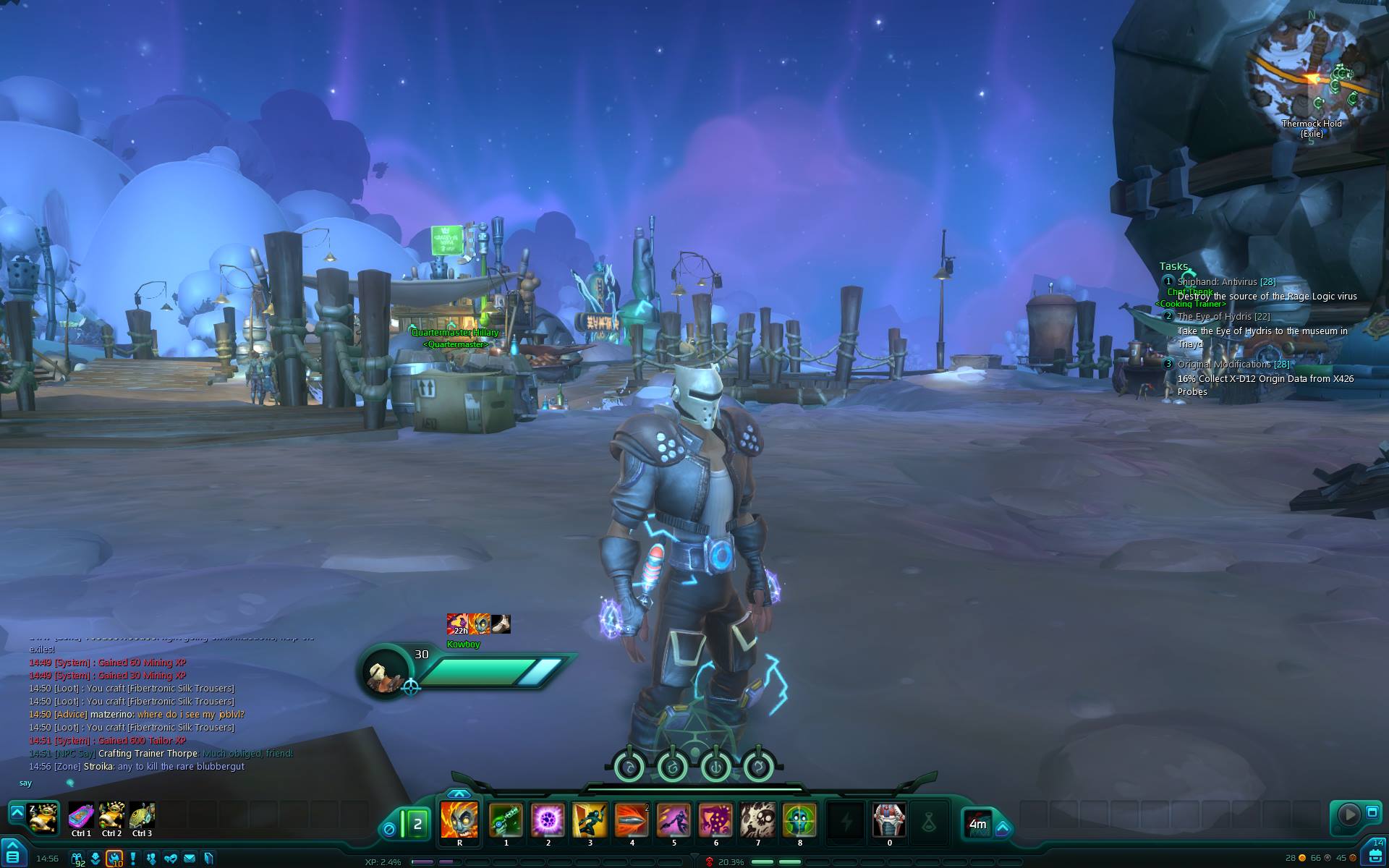Activate the flaming grey face ability on R

(459, 820)
